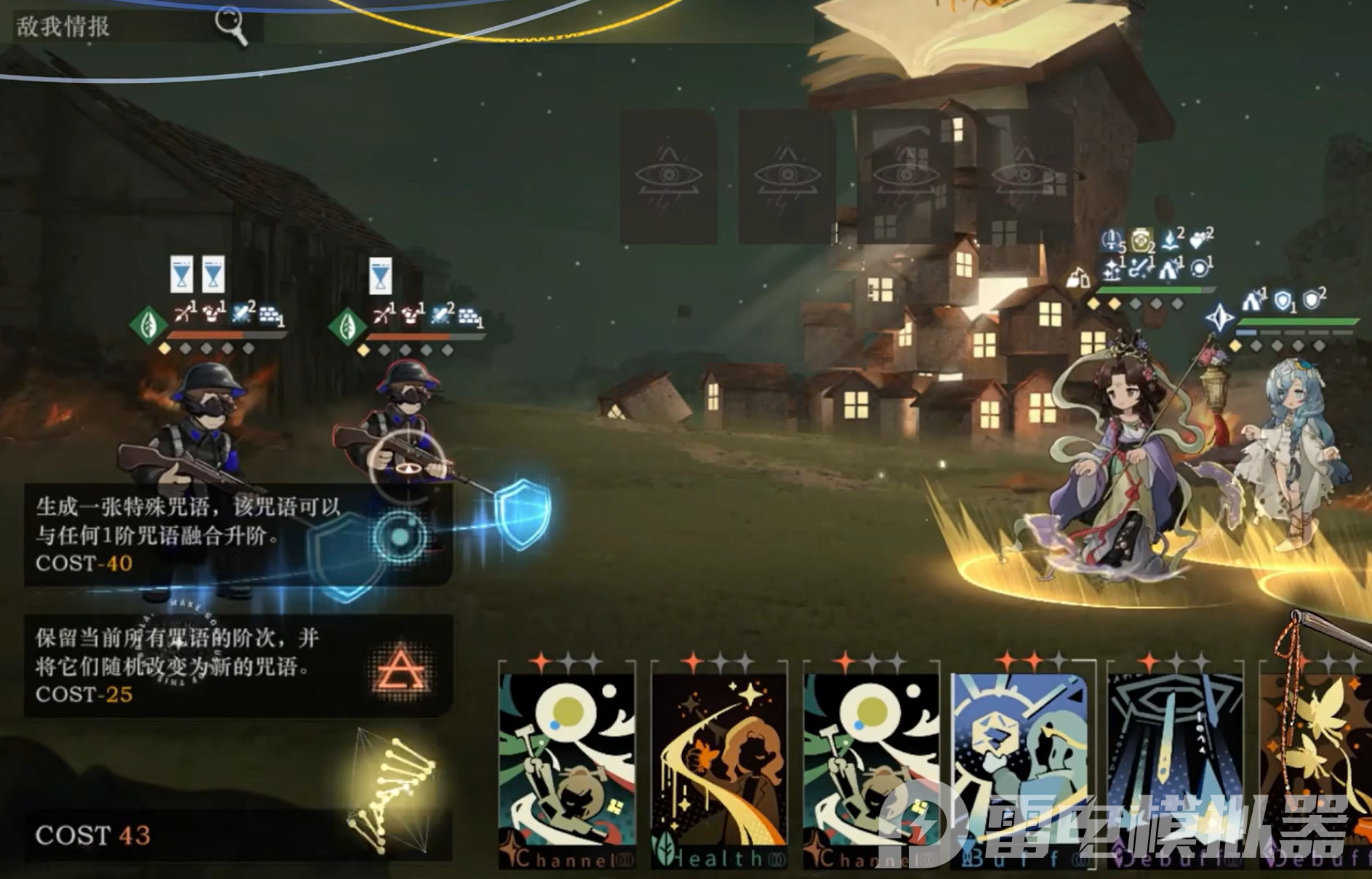The image size is (1372, 879).
Task: Use the COST-40 special incantation tuning skill
Action: [x=238, y=535]
